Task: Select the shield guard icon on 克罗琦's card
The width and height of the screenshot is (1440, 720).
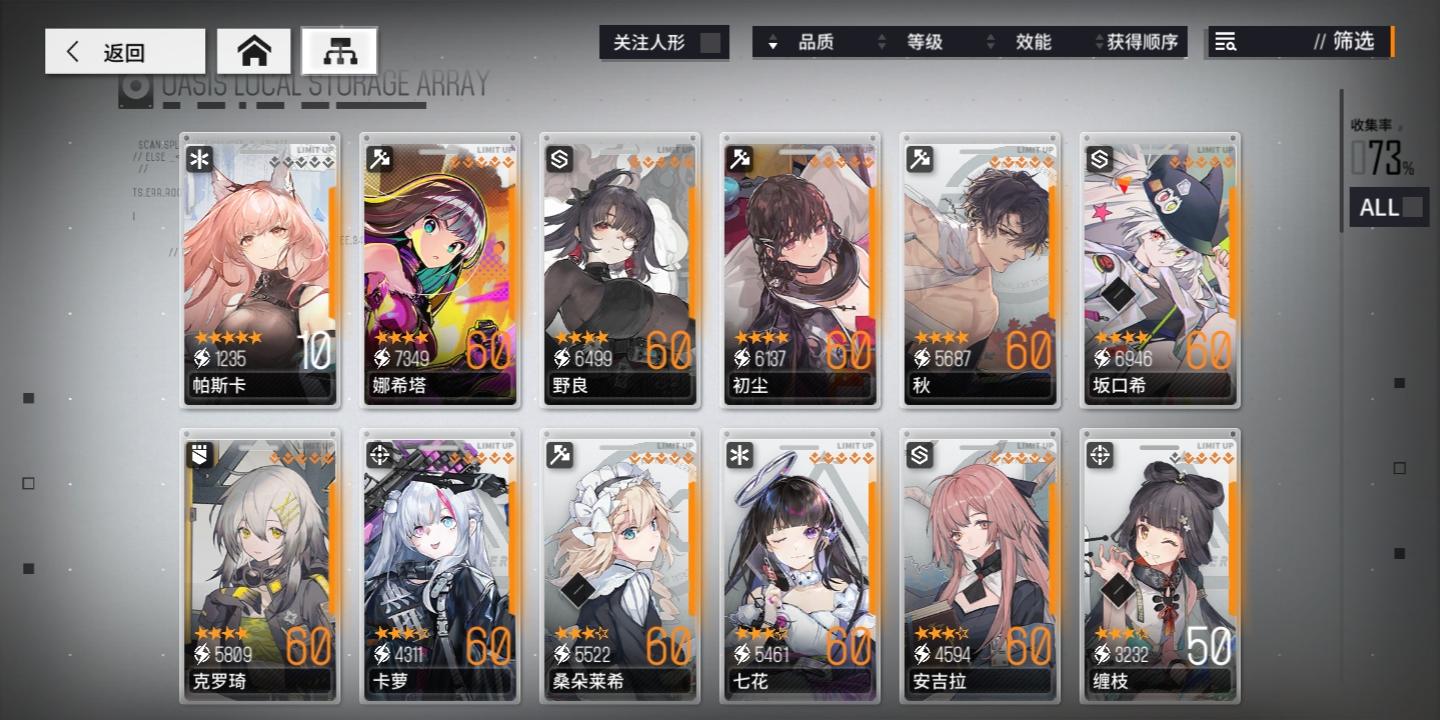Action: 198,456
